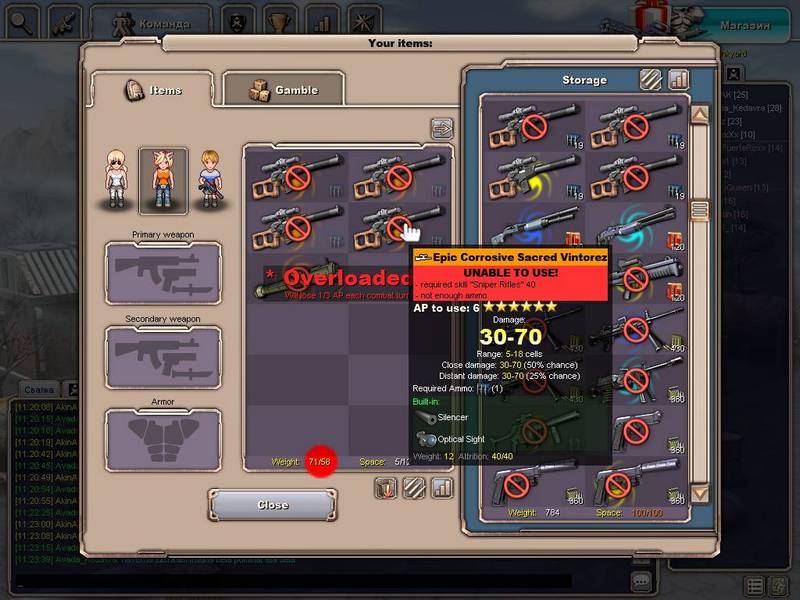Viewport: 800px width, 600px height.
Task: Close the items window
Action: coord(272,505)
